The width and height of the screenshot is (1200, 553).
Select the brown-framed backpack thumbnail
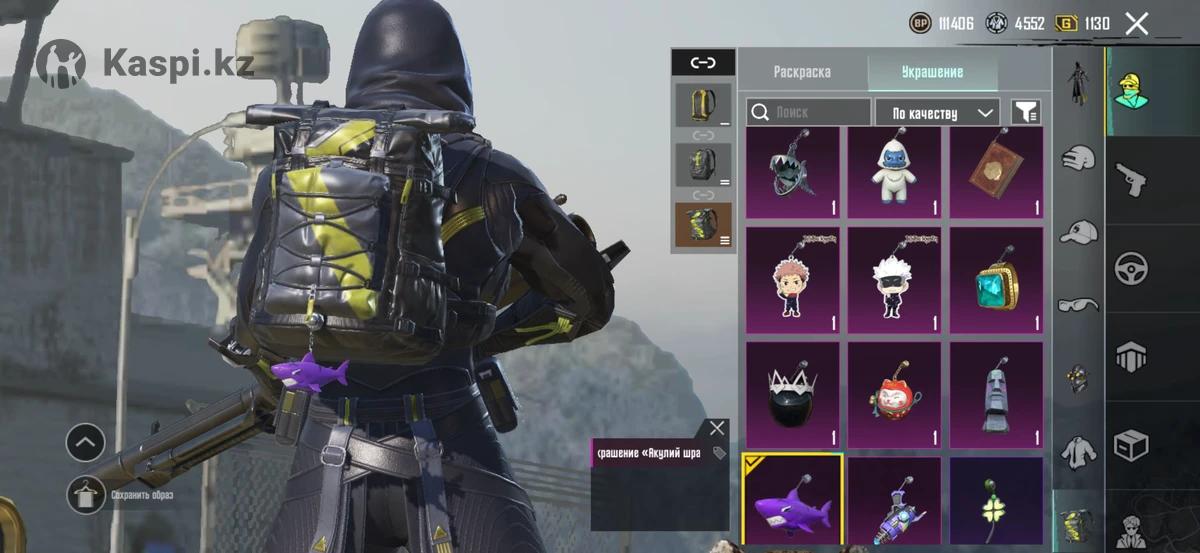[702, 224]
